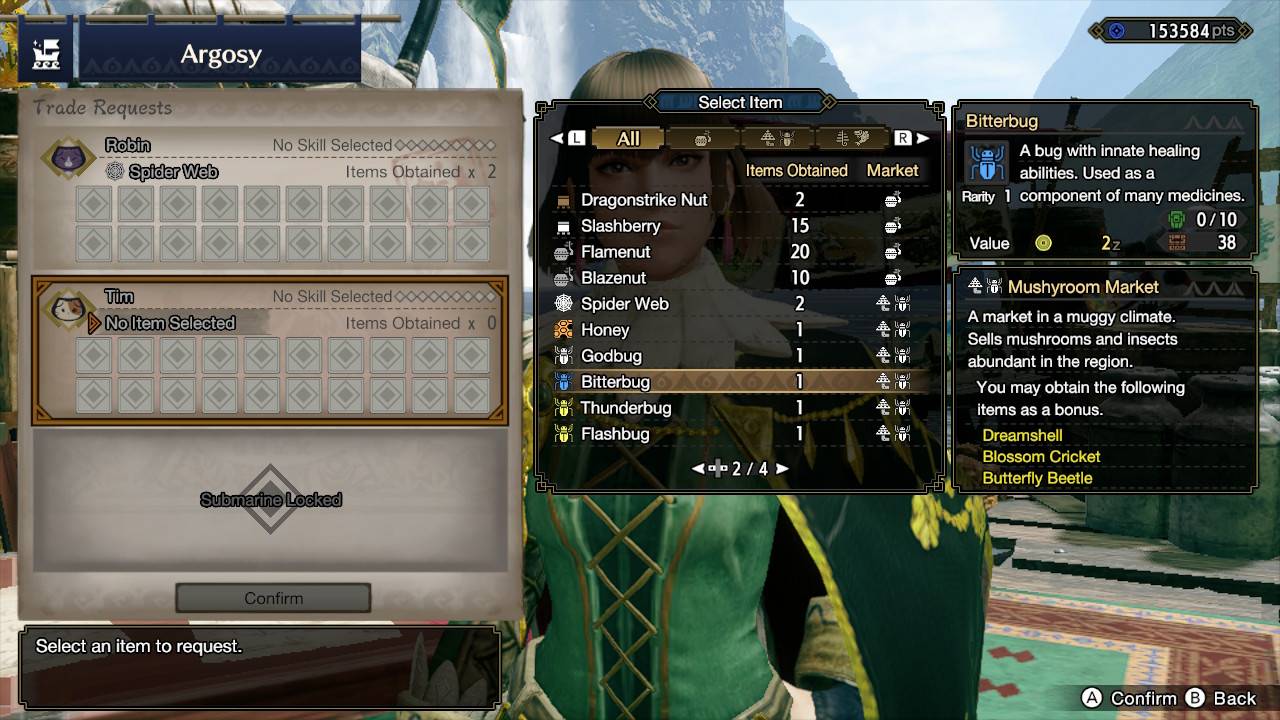
Task: Select the Mushyroom Market icon in Bitterbug's row
Action: [884, 382]
